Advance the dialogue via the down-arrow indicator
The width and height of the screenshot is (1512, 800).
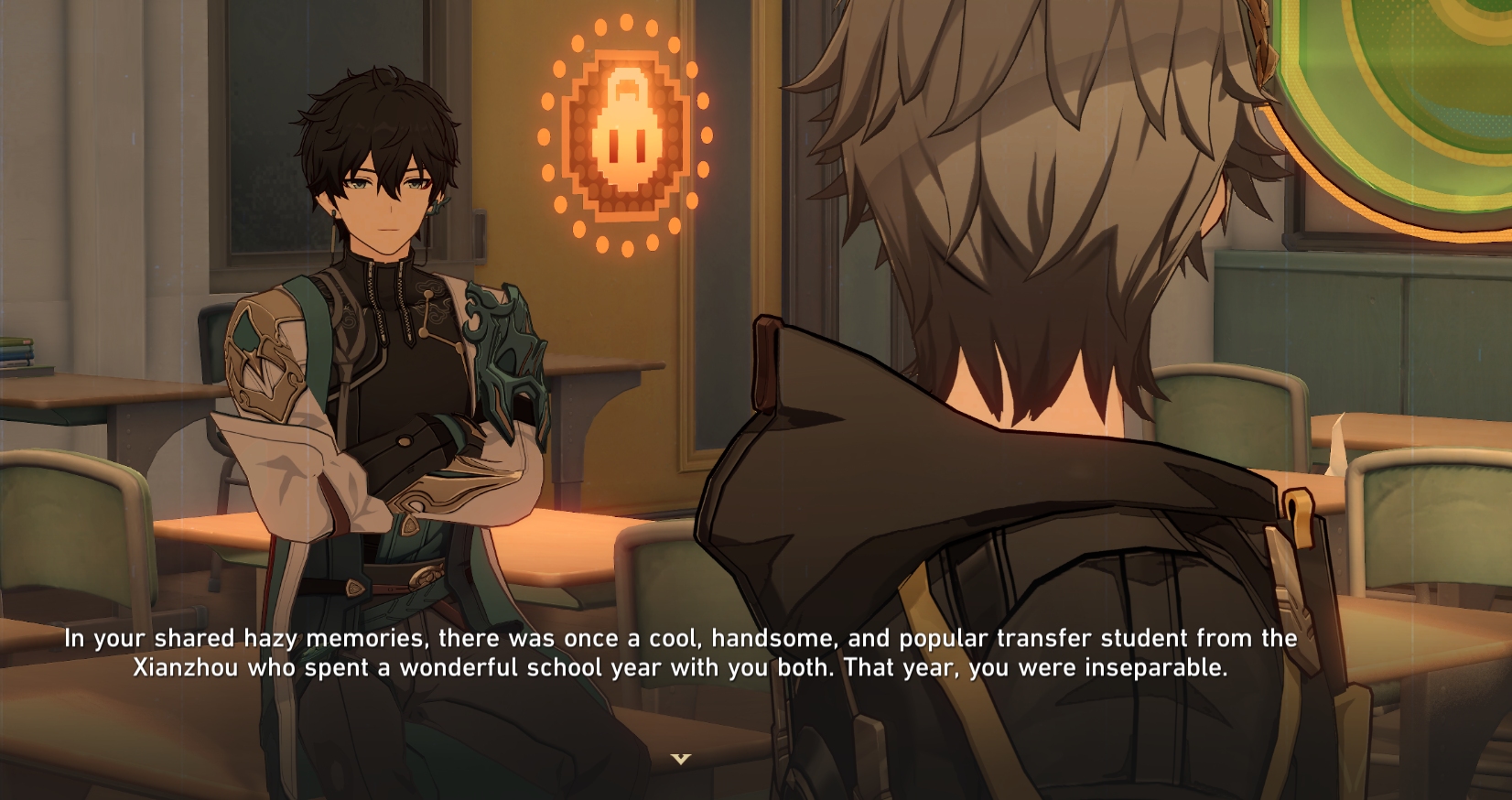coord(680,759)
